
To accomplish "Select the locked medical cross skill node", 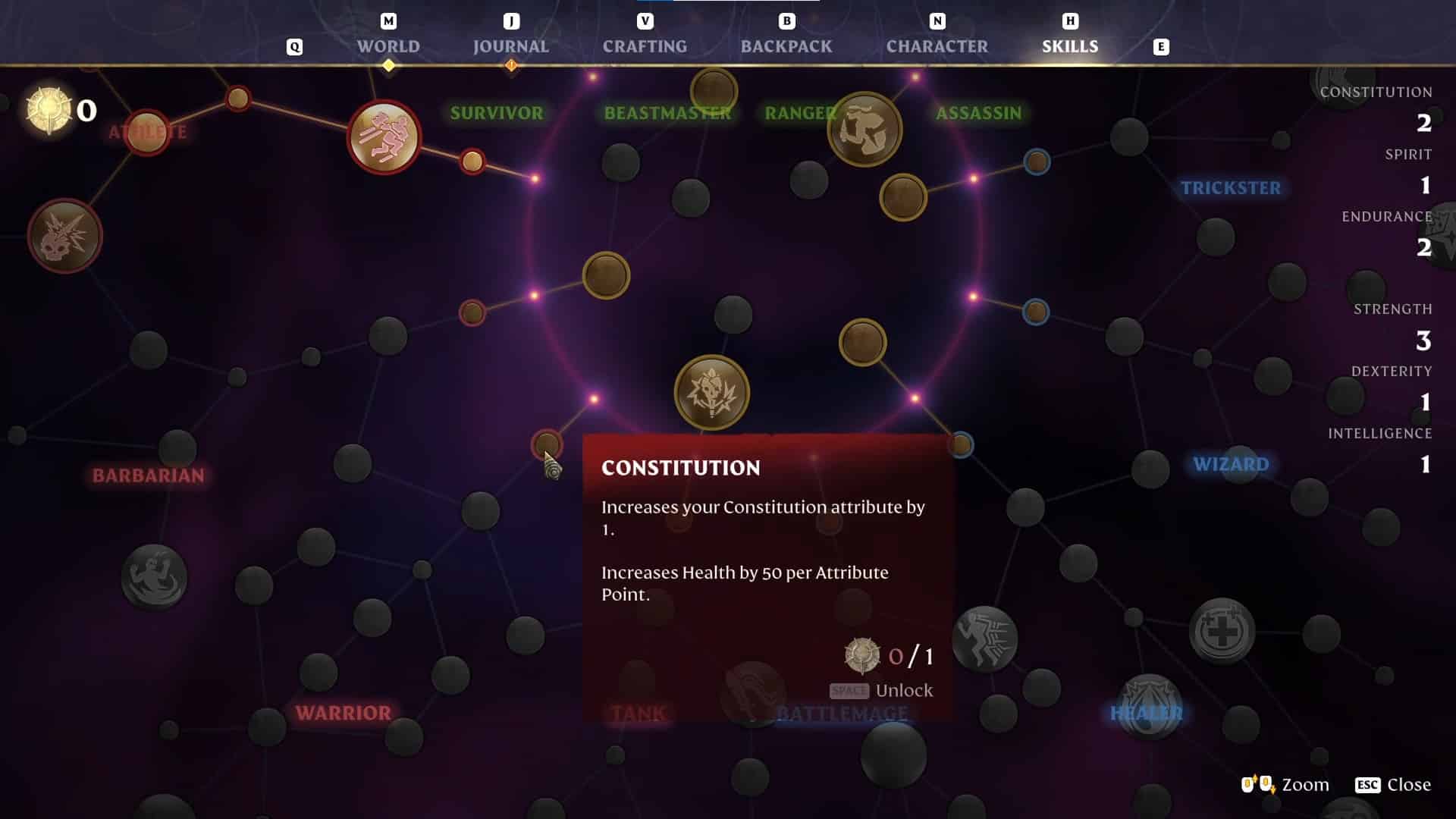I will point(1221,631).
